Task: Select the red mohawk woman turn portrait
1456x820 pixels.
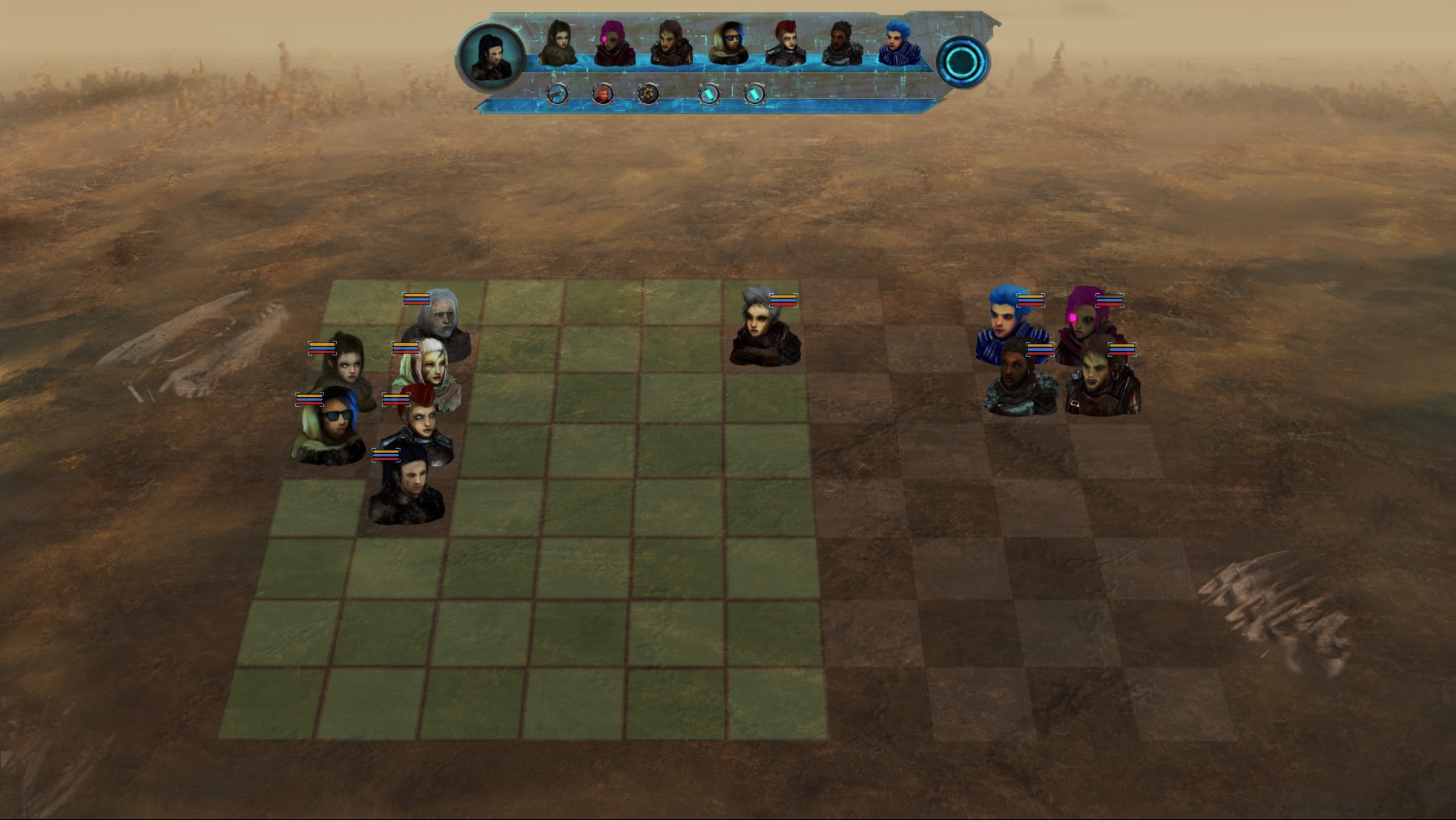Action: click(x=785, y=43)
